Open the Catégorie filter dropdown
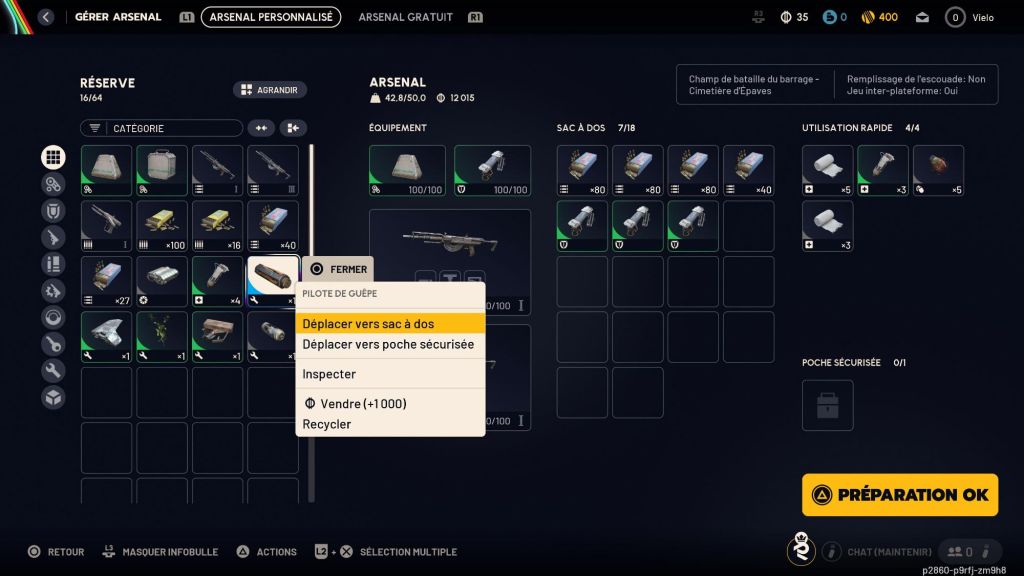This screenshot has height=576, width=1024. (161, 128)
